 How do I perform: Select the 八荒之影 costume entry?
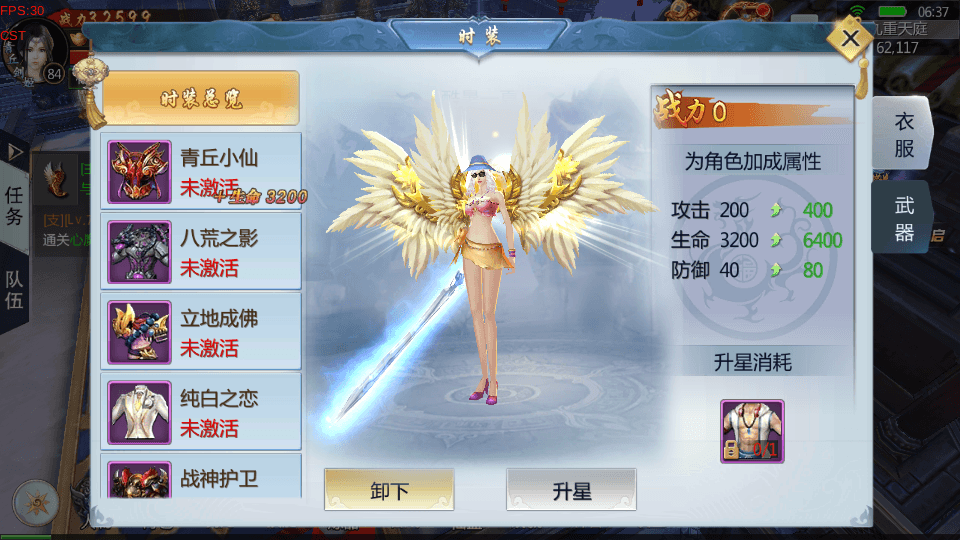pos(201,251)
